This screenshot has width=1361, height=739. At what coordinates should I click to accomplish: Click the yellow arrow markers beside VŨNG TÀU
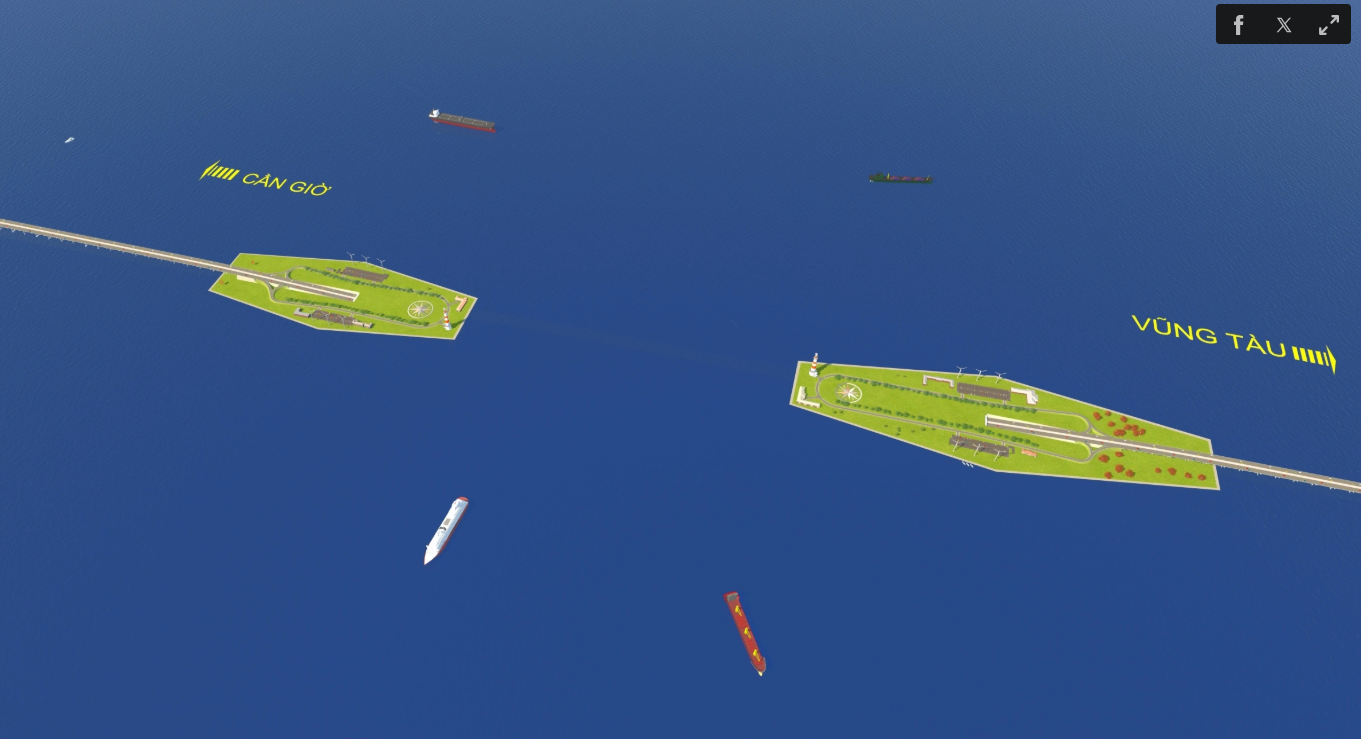(x=1313, y=355)
